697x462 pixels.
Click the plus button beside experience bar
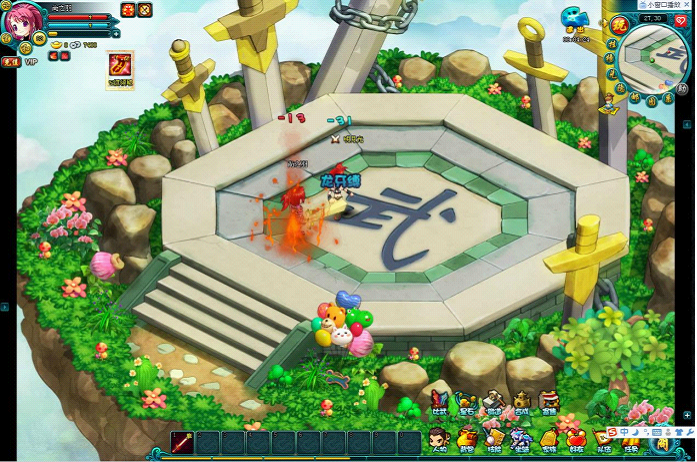(x=116, y=34)
